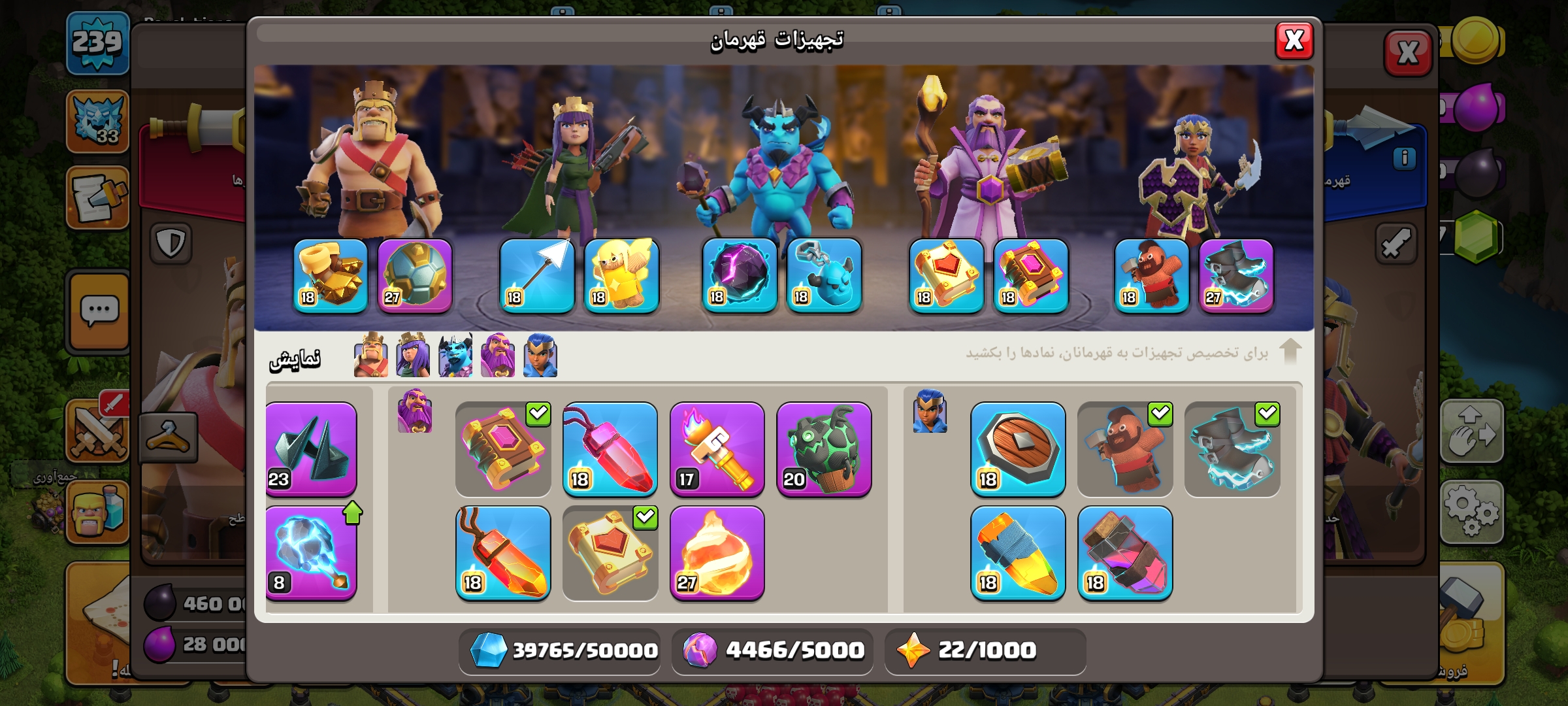Click the crossed-swords attack icon
Image resolution: width=1568 pixels, height=706 pixels.
98,431
